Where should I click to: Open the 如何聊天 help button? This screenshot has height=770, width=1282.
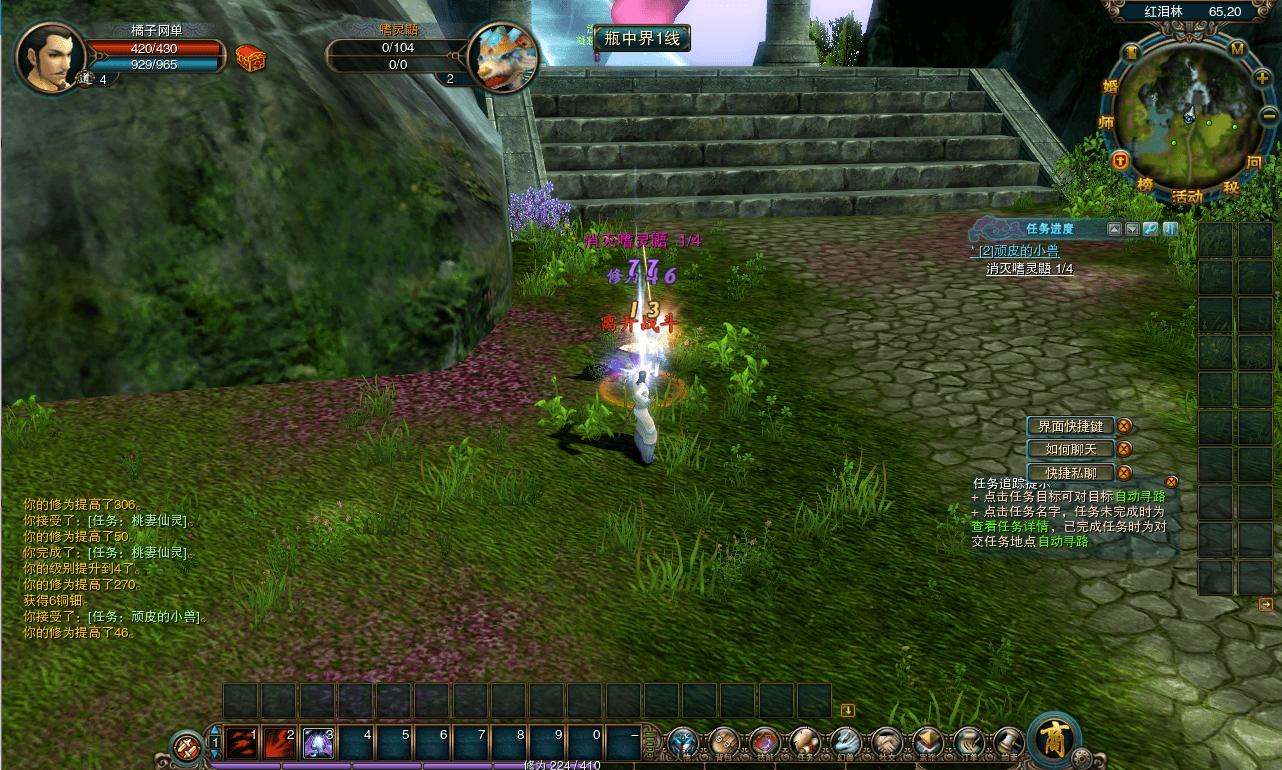coord(1070,449)
